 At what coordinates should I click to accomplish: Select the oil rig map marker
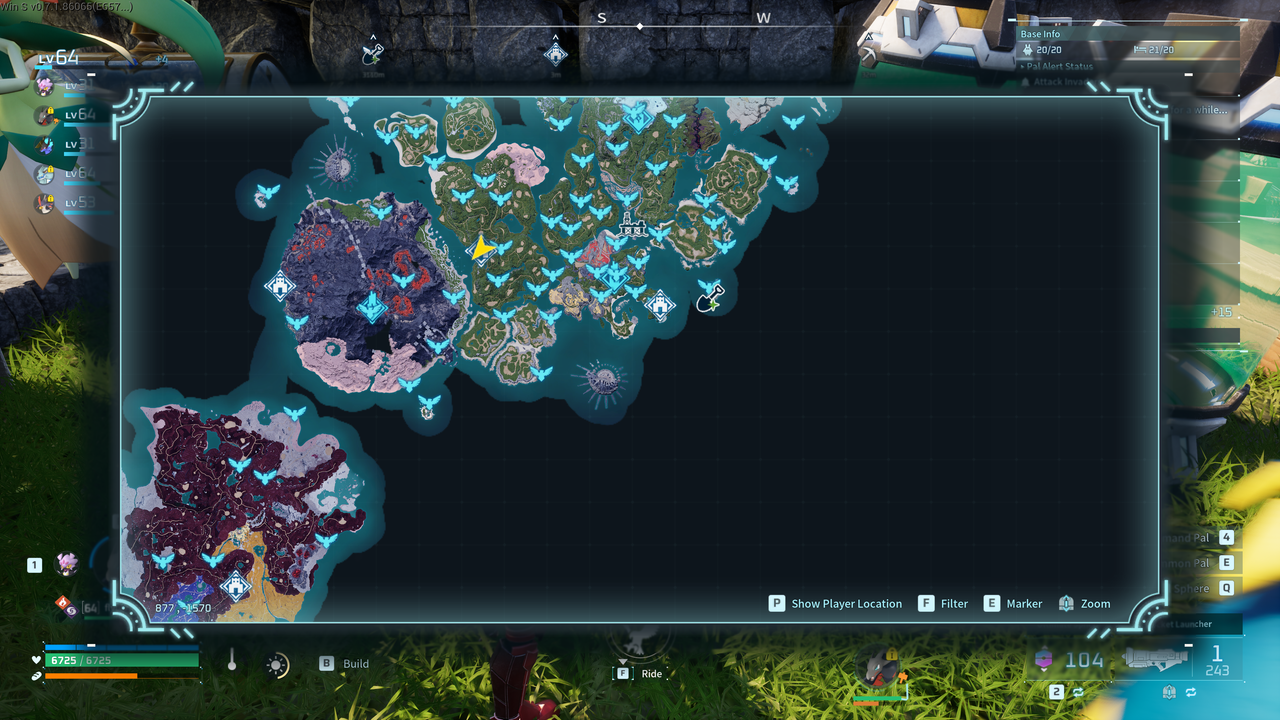click(630, 224)
